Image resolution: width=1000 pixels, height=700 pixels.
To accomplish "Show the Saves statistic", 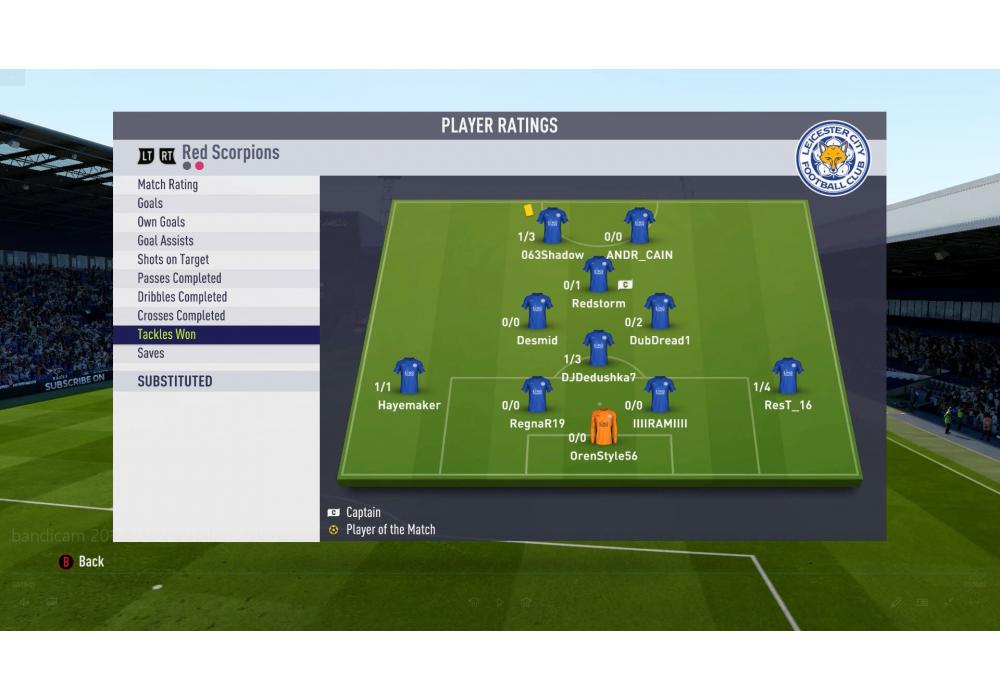I will [x=151, y=353].
